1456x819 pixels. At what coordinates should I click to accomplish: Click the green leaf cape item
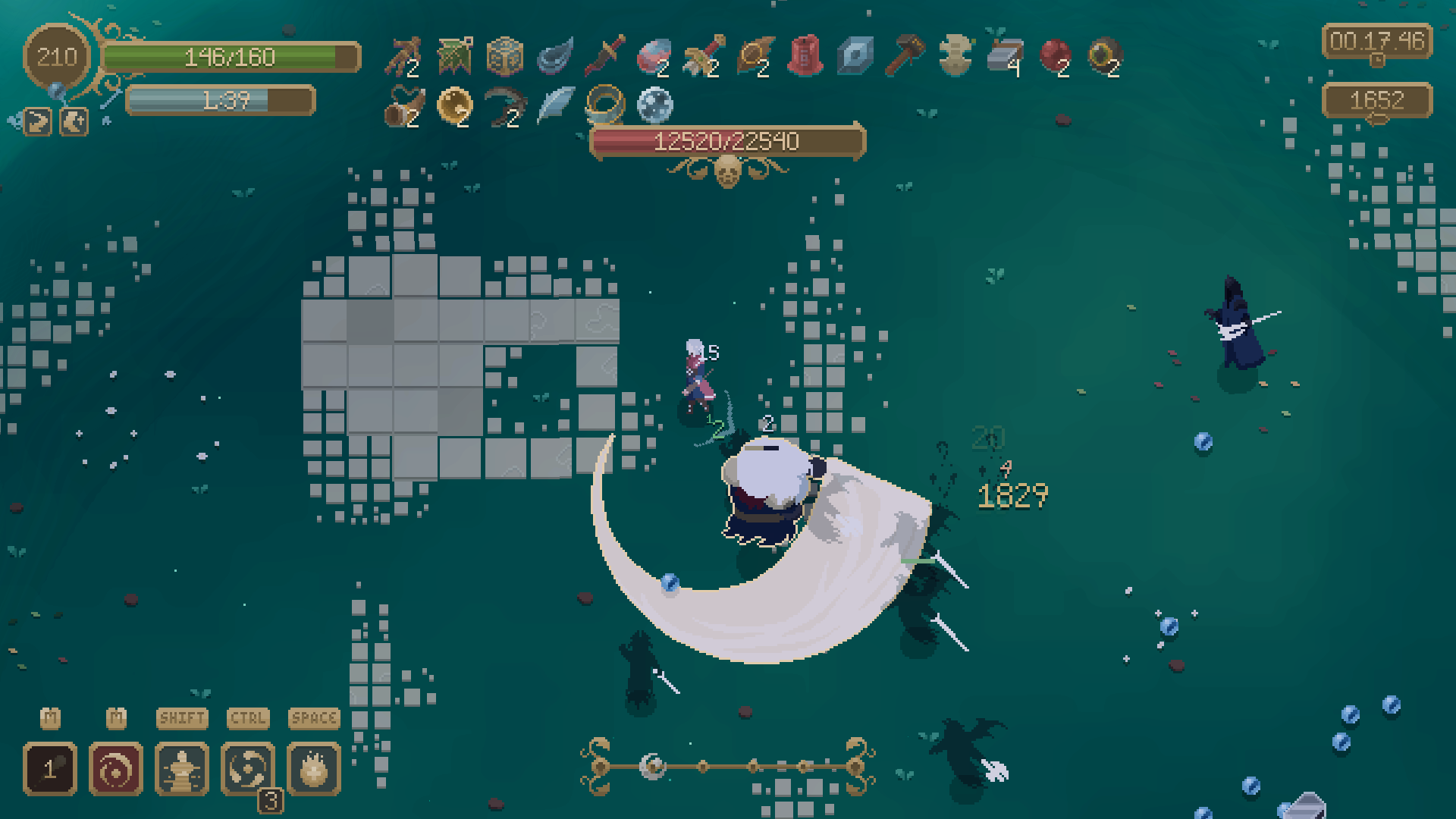click(455, 56)
